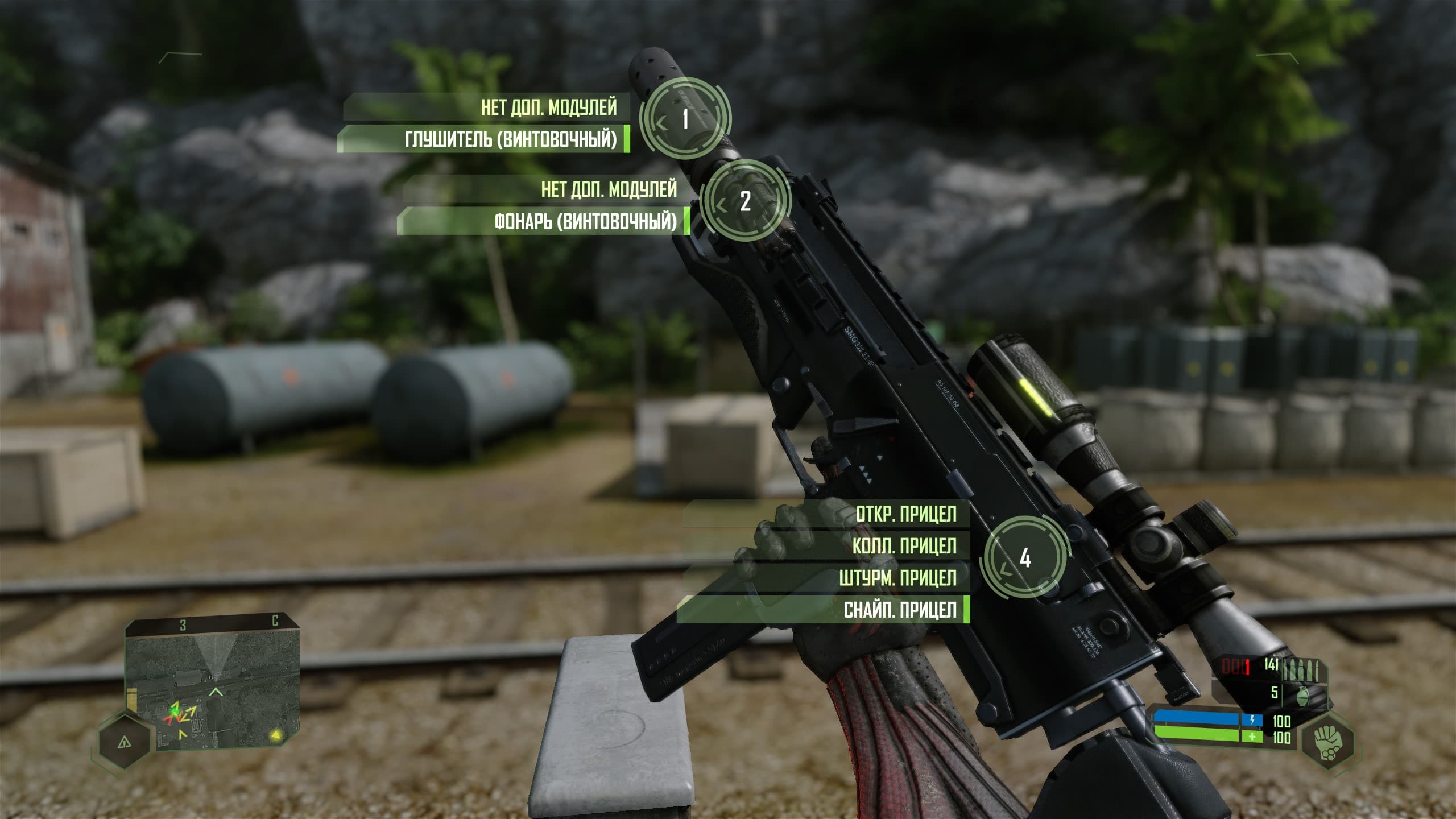Click the barrel attachment circle numbered 1

coord(685,119)
